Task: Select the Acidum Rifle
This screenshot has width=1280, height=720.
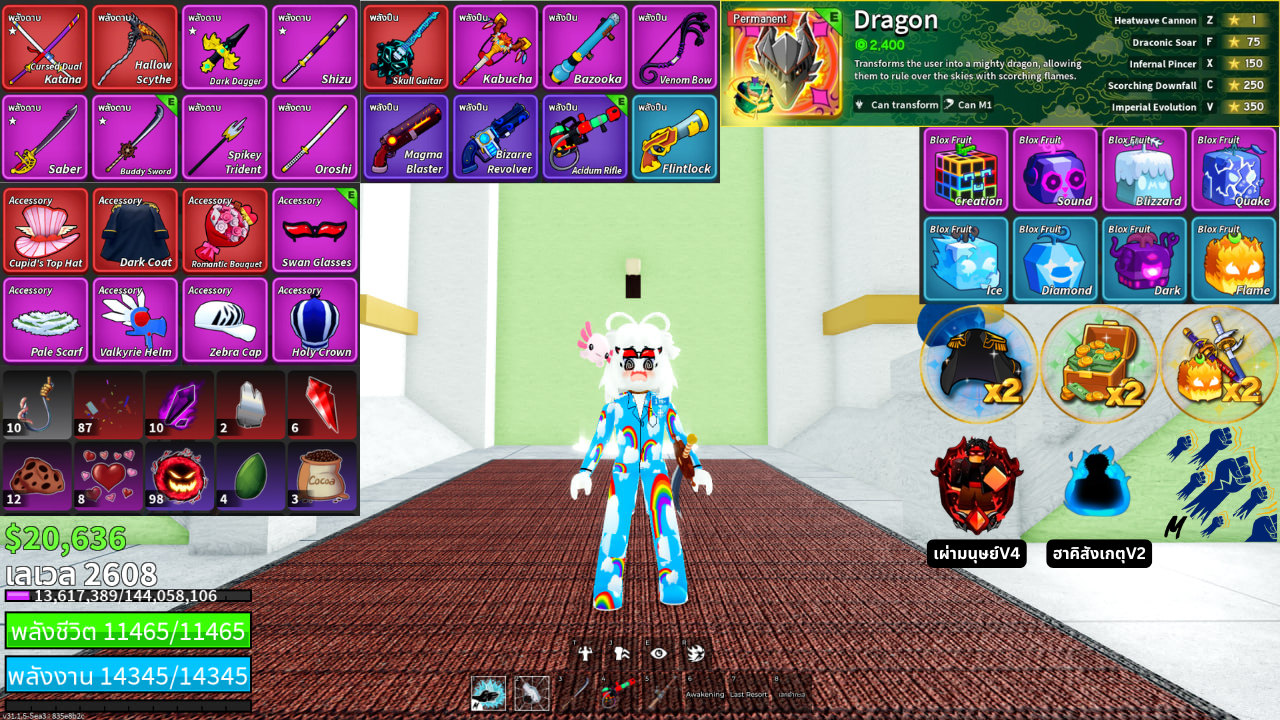Action: click(585, 137)
